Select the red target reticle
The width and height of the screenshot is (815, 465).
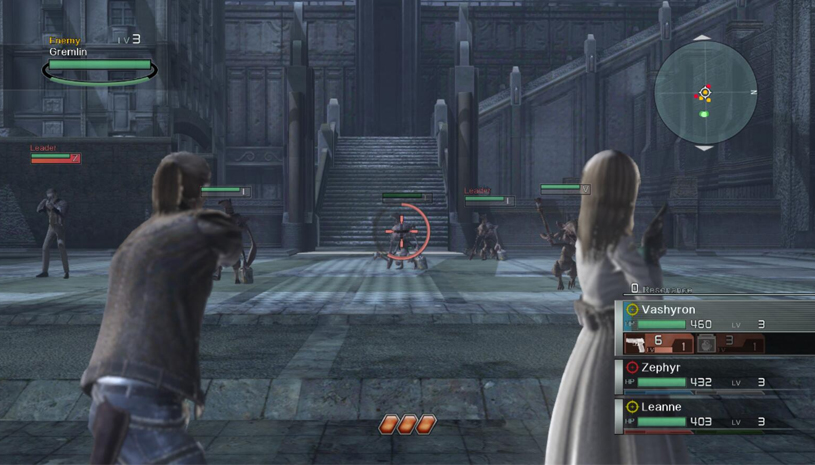point(403,232)
